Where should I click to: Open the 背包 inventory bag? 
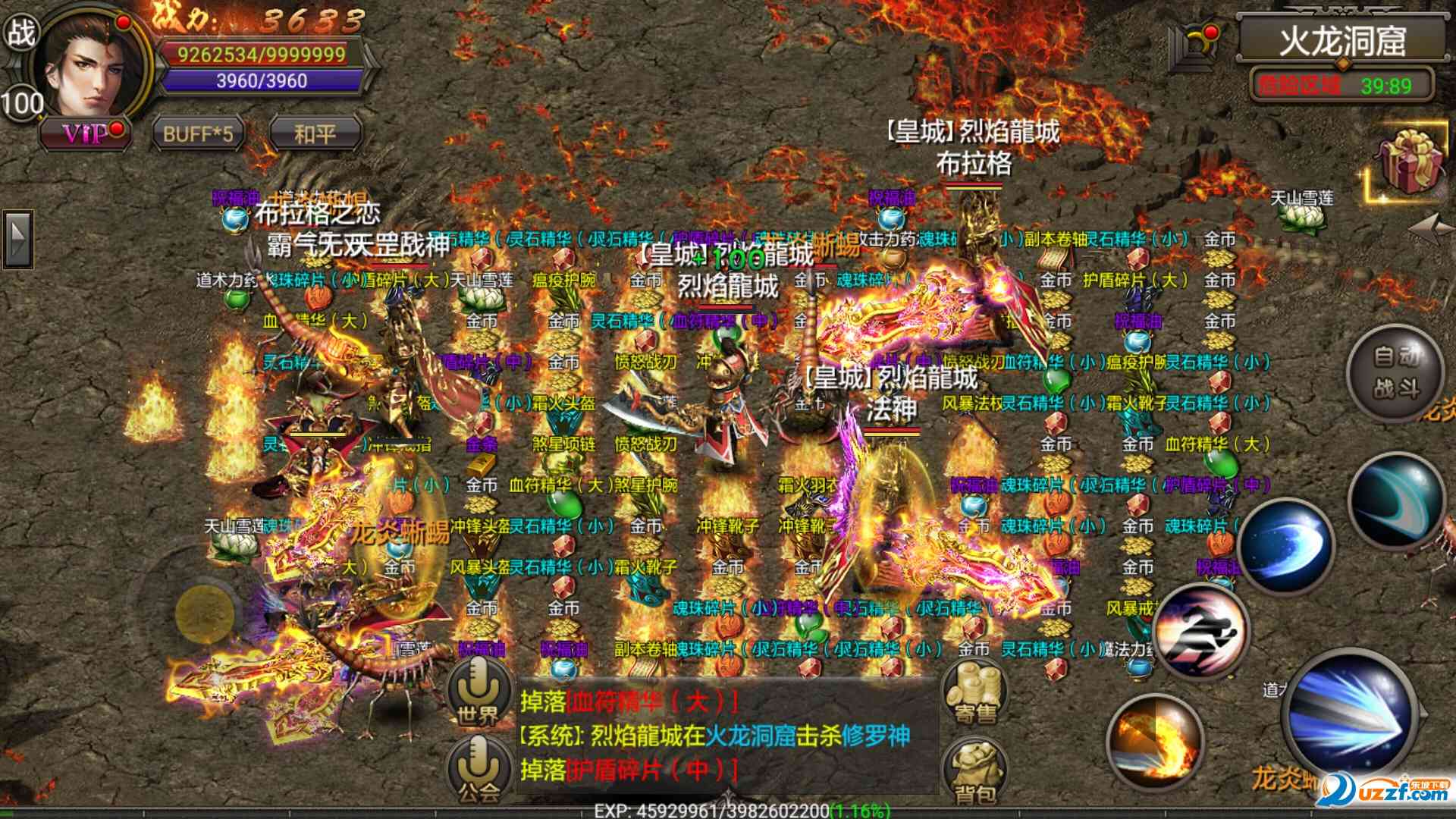pos(974,770)
